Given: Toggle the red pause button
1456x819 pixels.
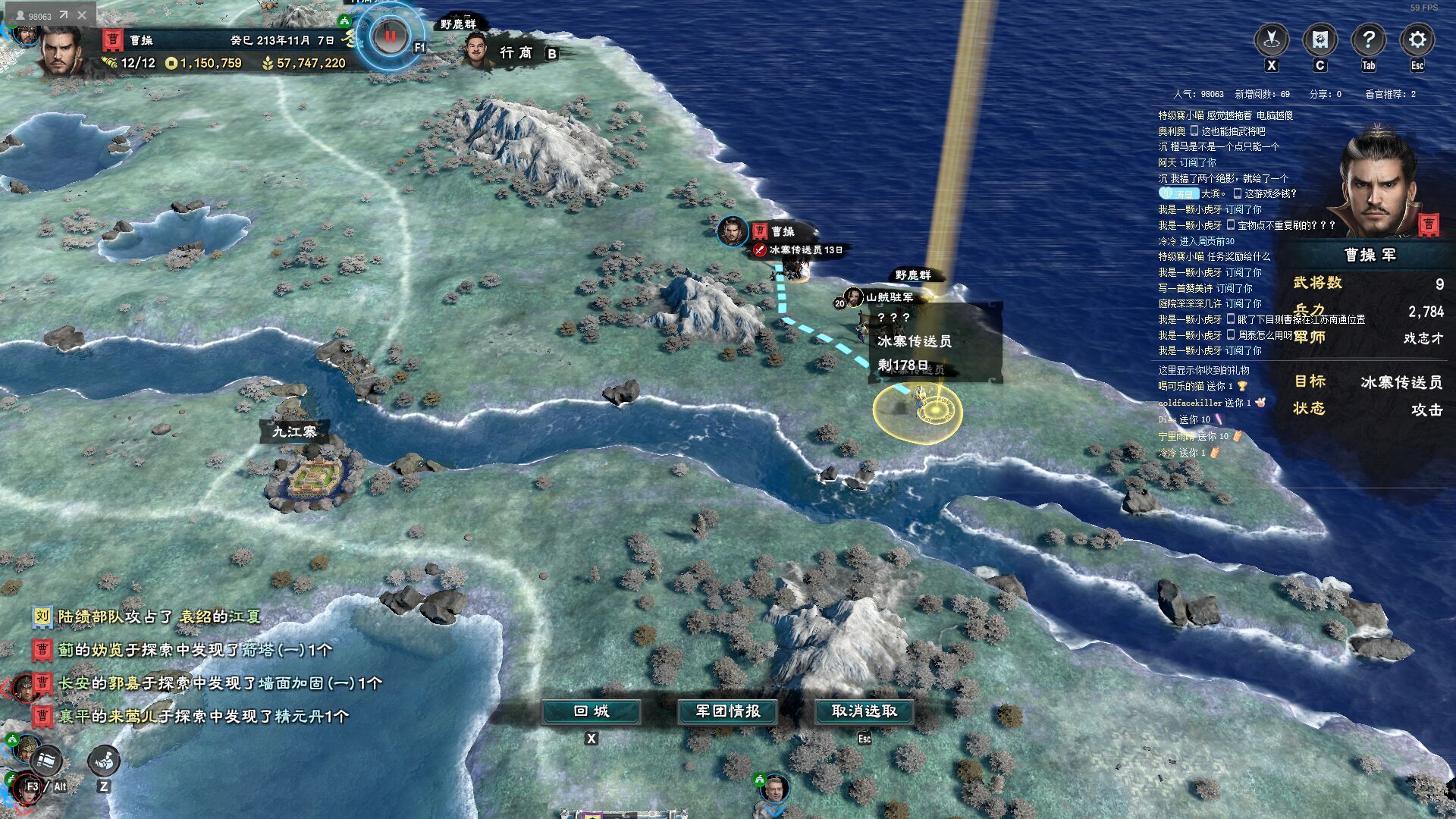Looking at the screenshot, I should 391,36.
